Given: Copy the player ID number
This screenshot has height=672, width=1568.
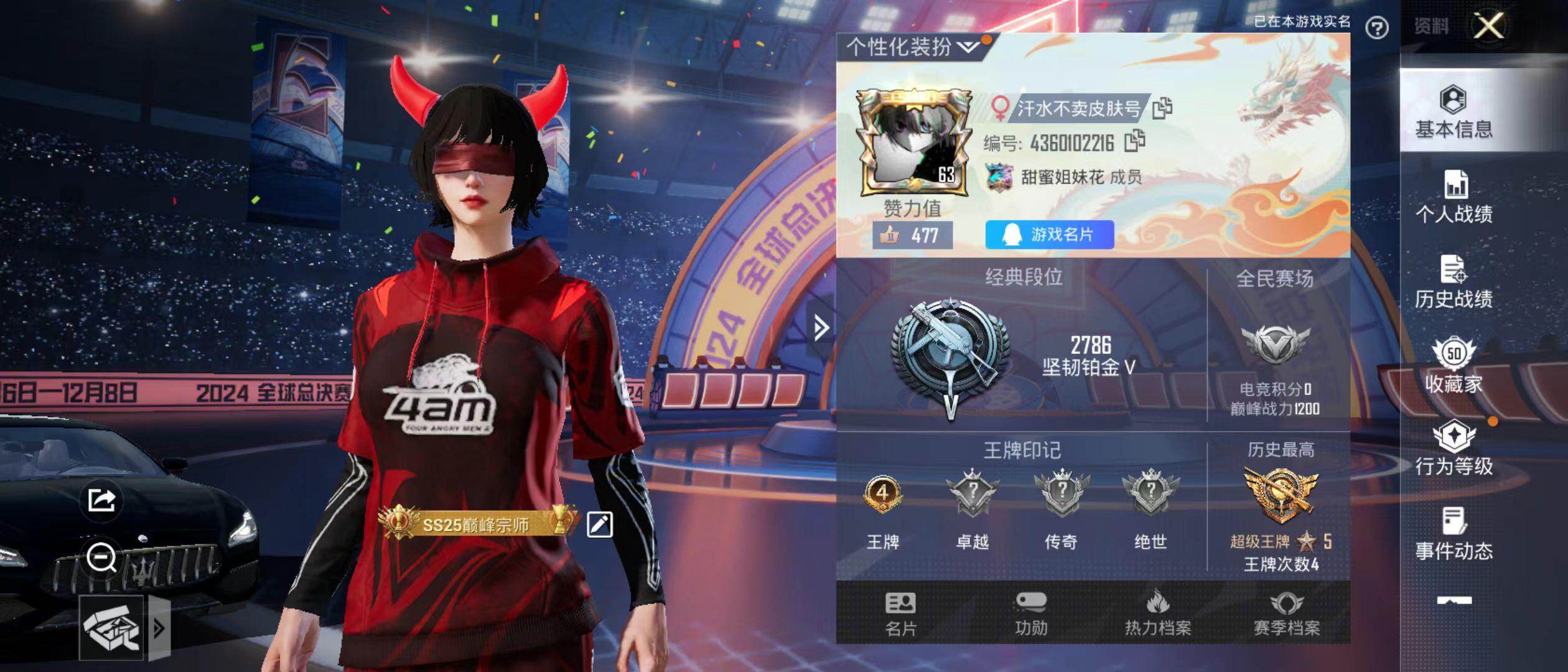Looking at the screenshot, I should click(x=1134, y=142).
